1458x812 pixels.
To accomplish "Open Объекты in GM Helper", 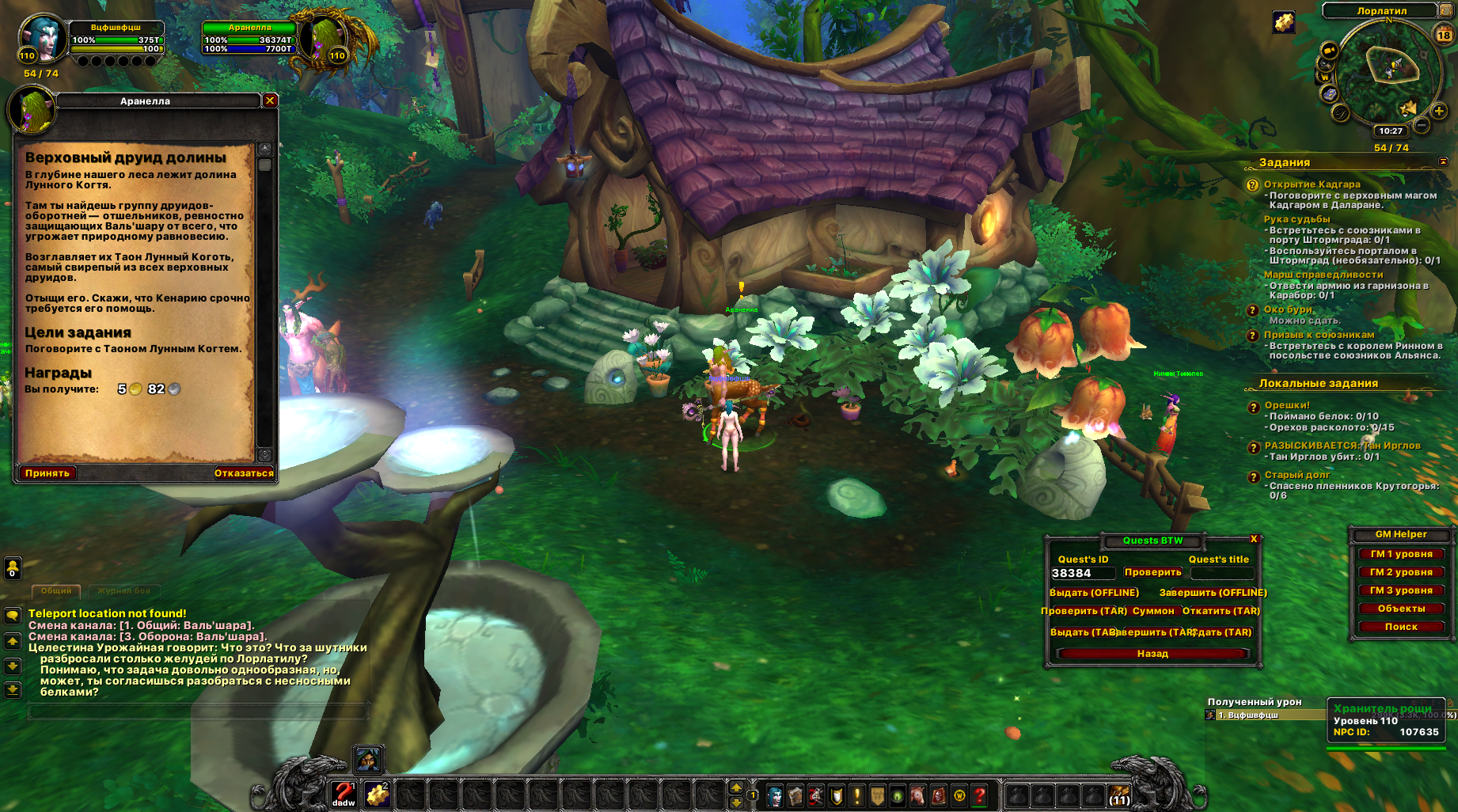I will [1401, 609].
